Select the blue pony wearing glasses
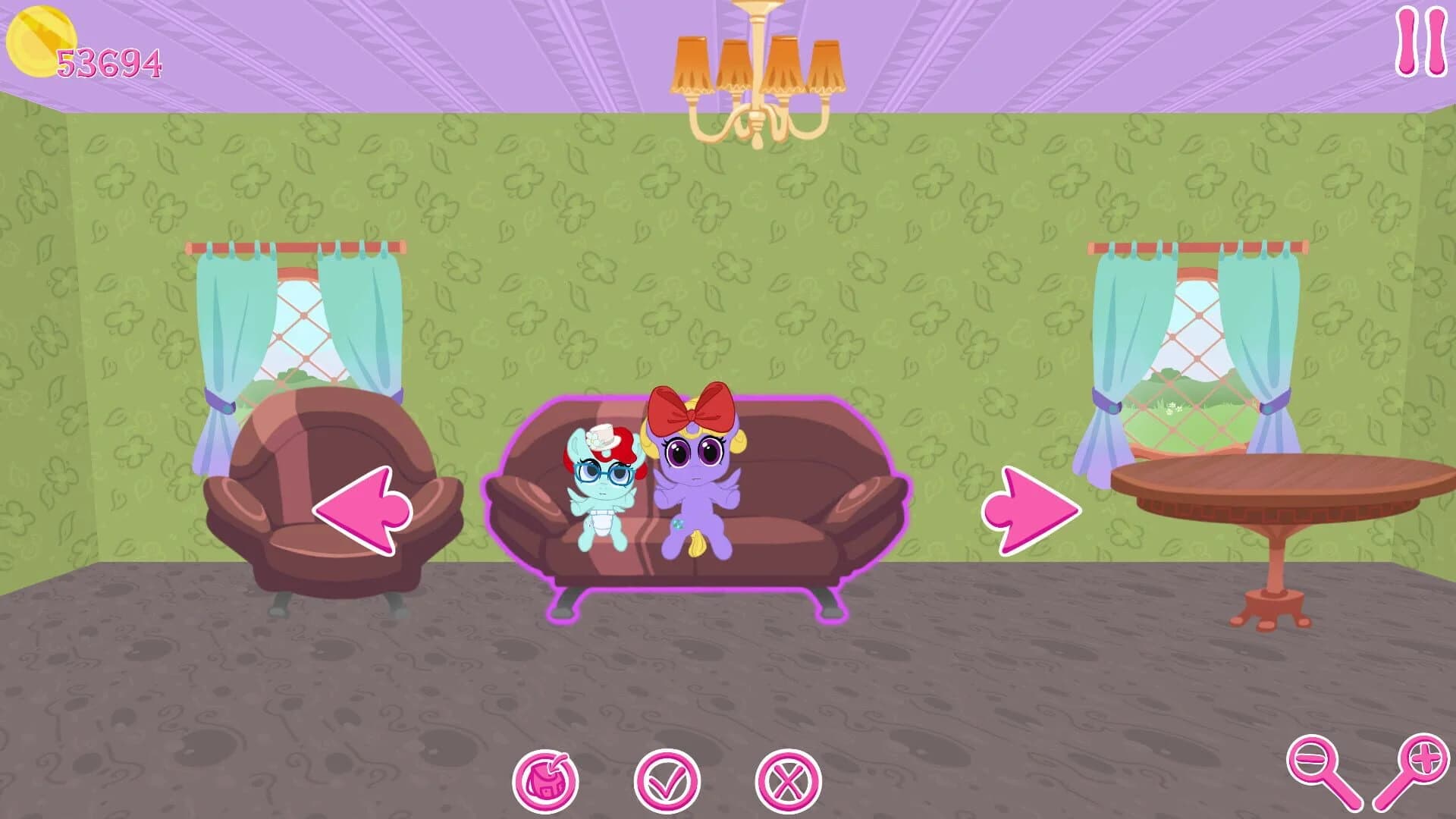The image size is (1456, 819). (x=603, y=493)
